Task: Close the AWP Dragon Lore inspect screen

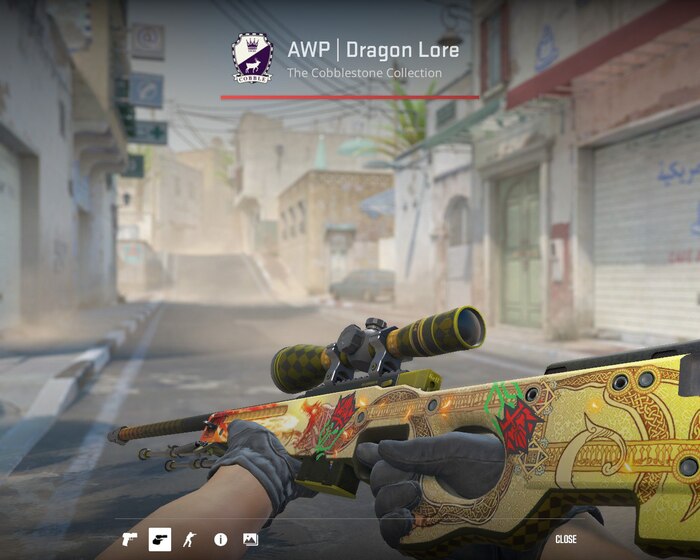Action: [x=566, y=540]
